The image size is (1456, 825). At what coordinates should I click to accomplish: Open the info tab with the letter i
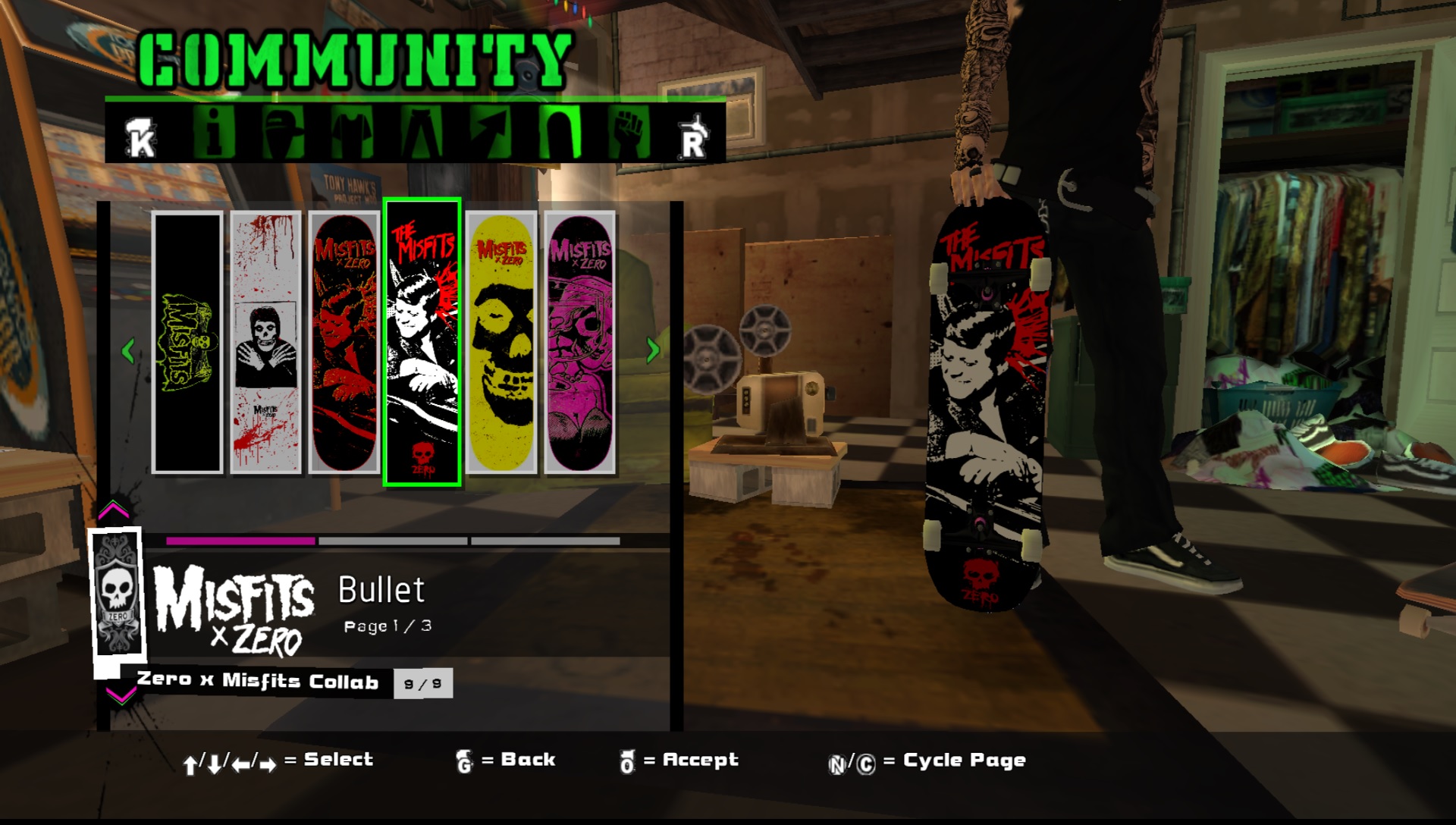214,132
